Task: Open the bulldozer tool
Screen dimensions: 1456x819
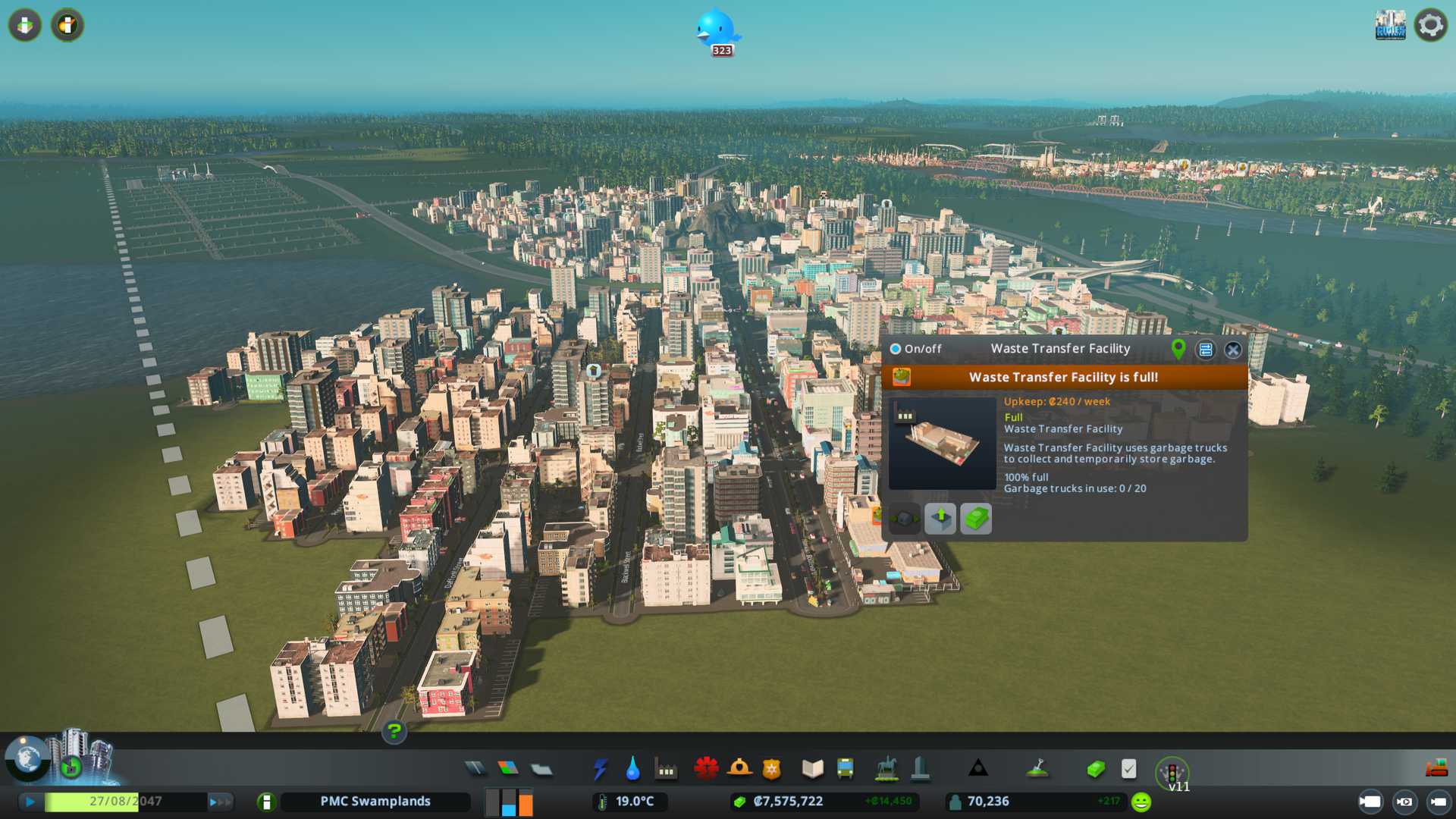Action: tap(1436, 769)
